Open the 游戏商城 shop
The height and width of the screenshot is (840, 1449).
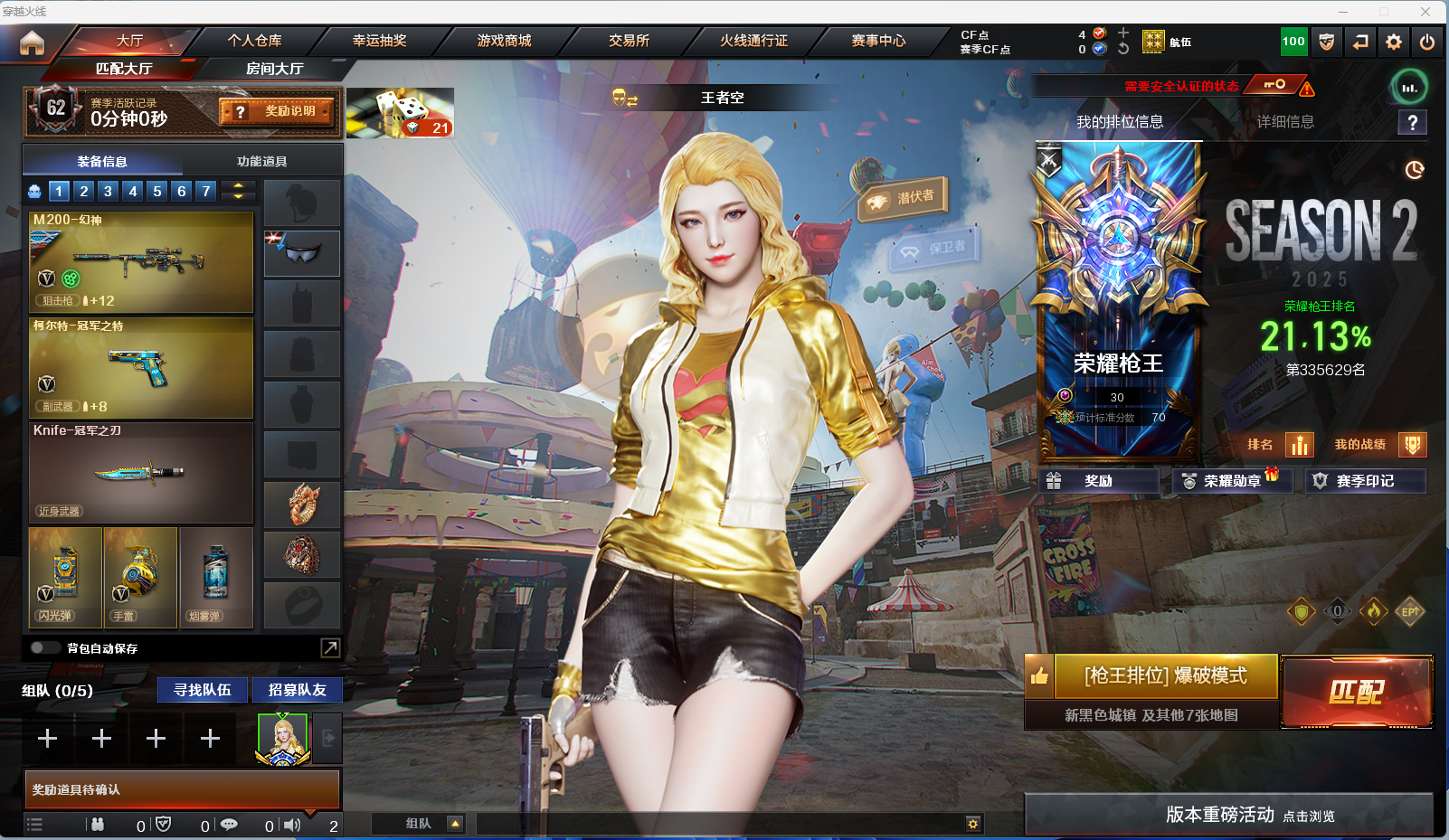[504, 41]
